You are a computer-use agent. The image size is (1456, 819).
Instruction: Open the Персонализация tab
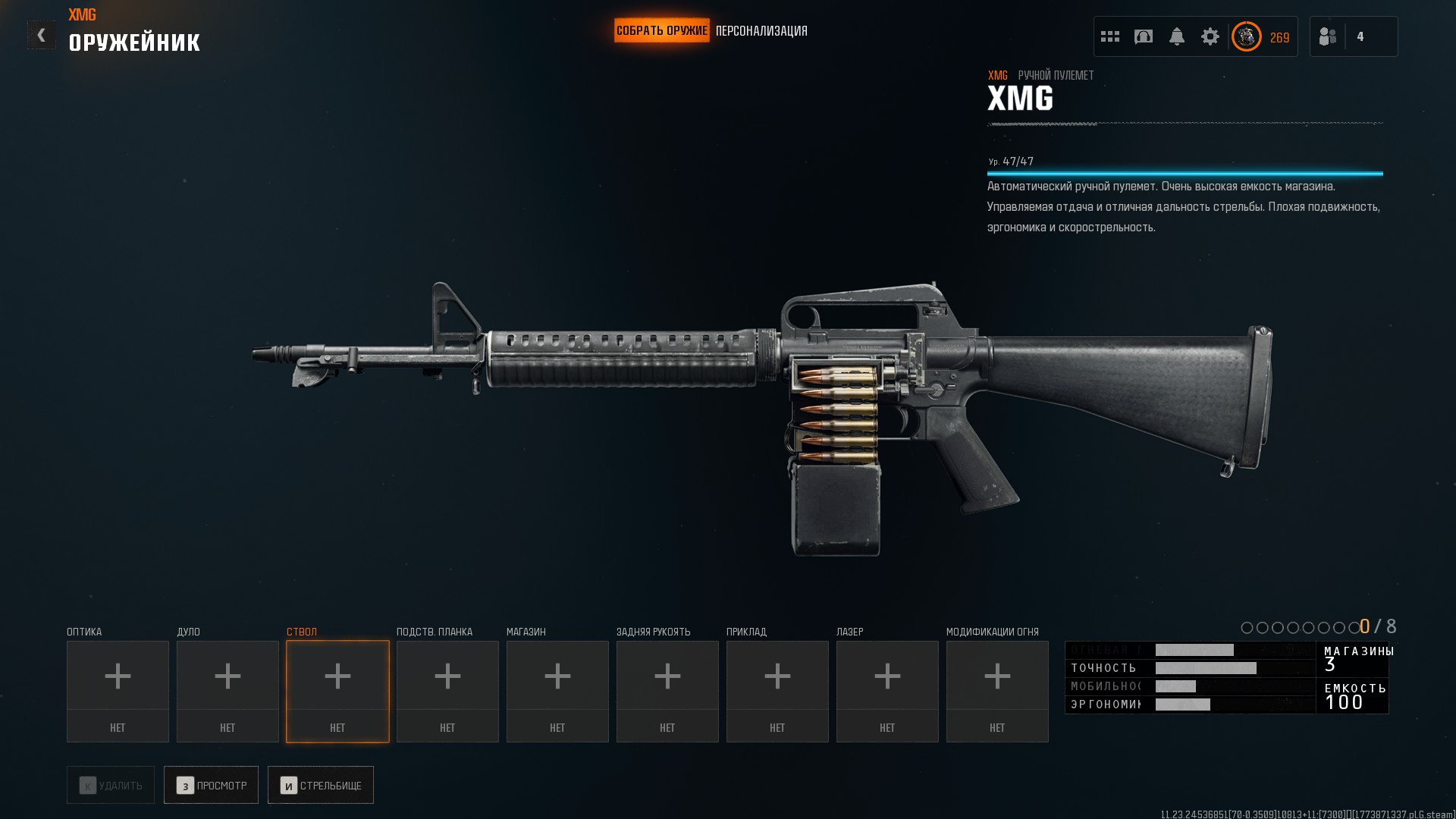click(761, 31)
